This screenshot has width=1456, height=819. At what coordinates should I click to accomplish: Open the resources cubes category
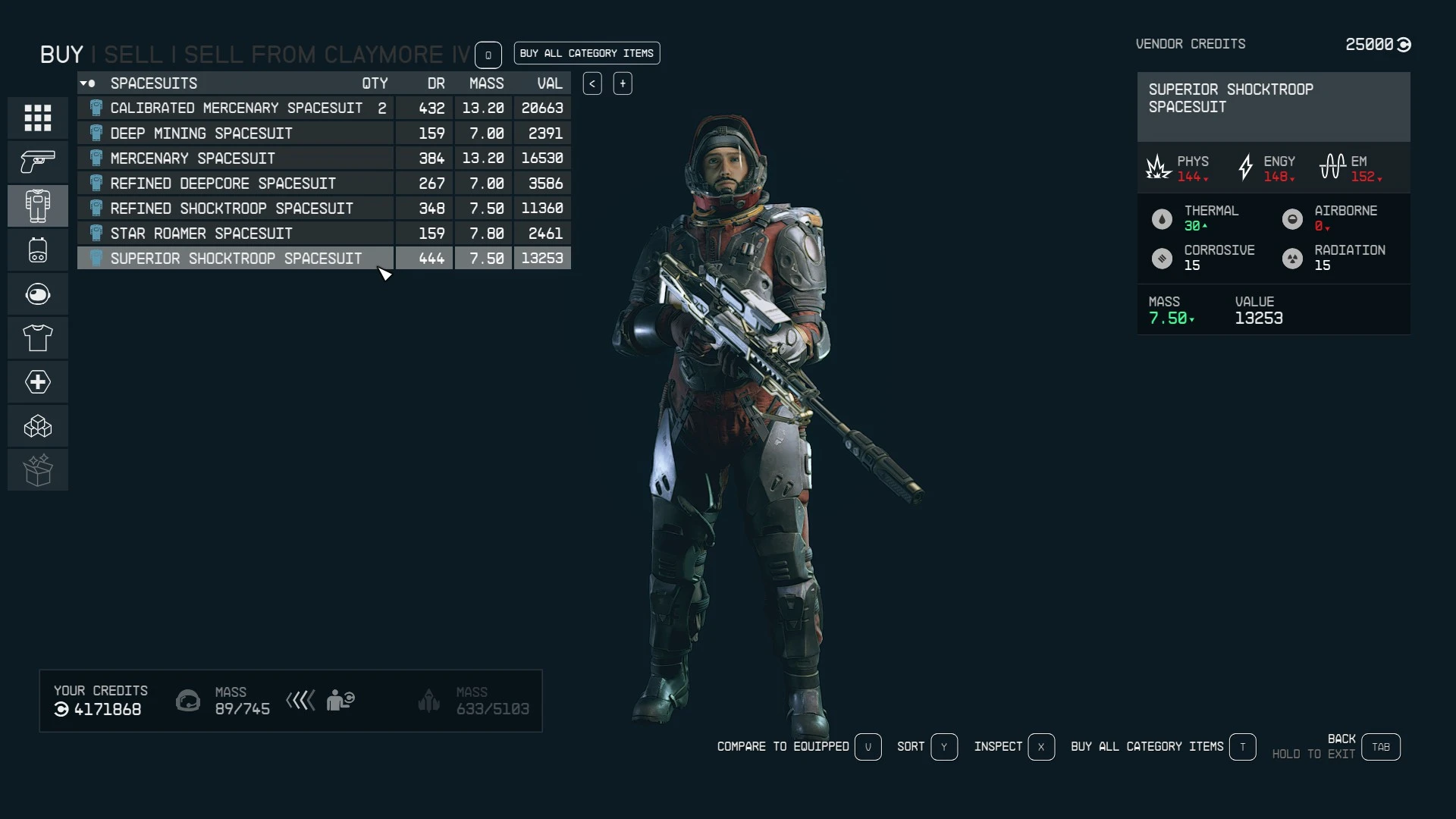38,426
